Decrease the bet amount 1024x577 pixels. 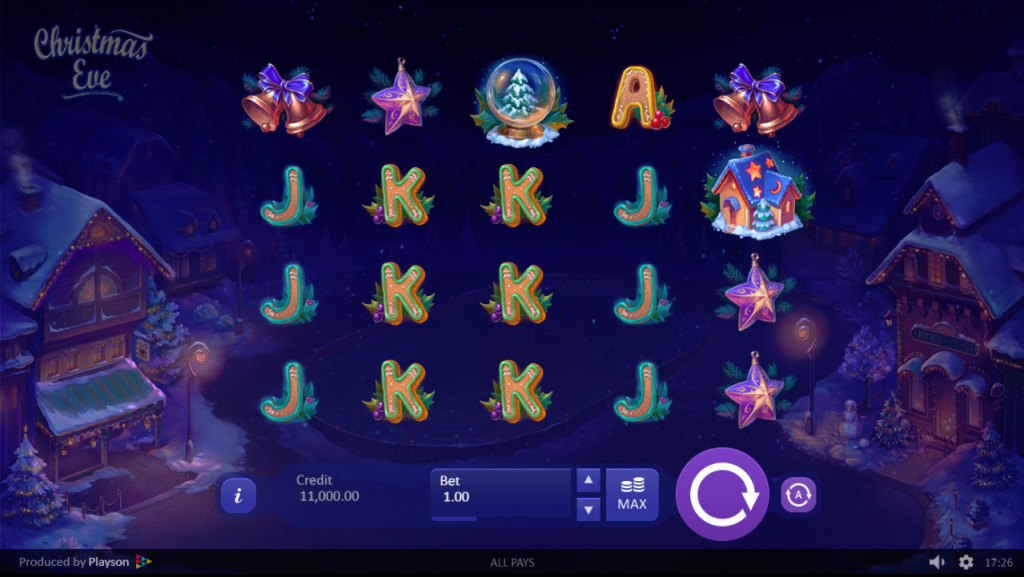(589, 509)
